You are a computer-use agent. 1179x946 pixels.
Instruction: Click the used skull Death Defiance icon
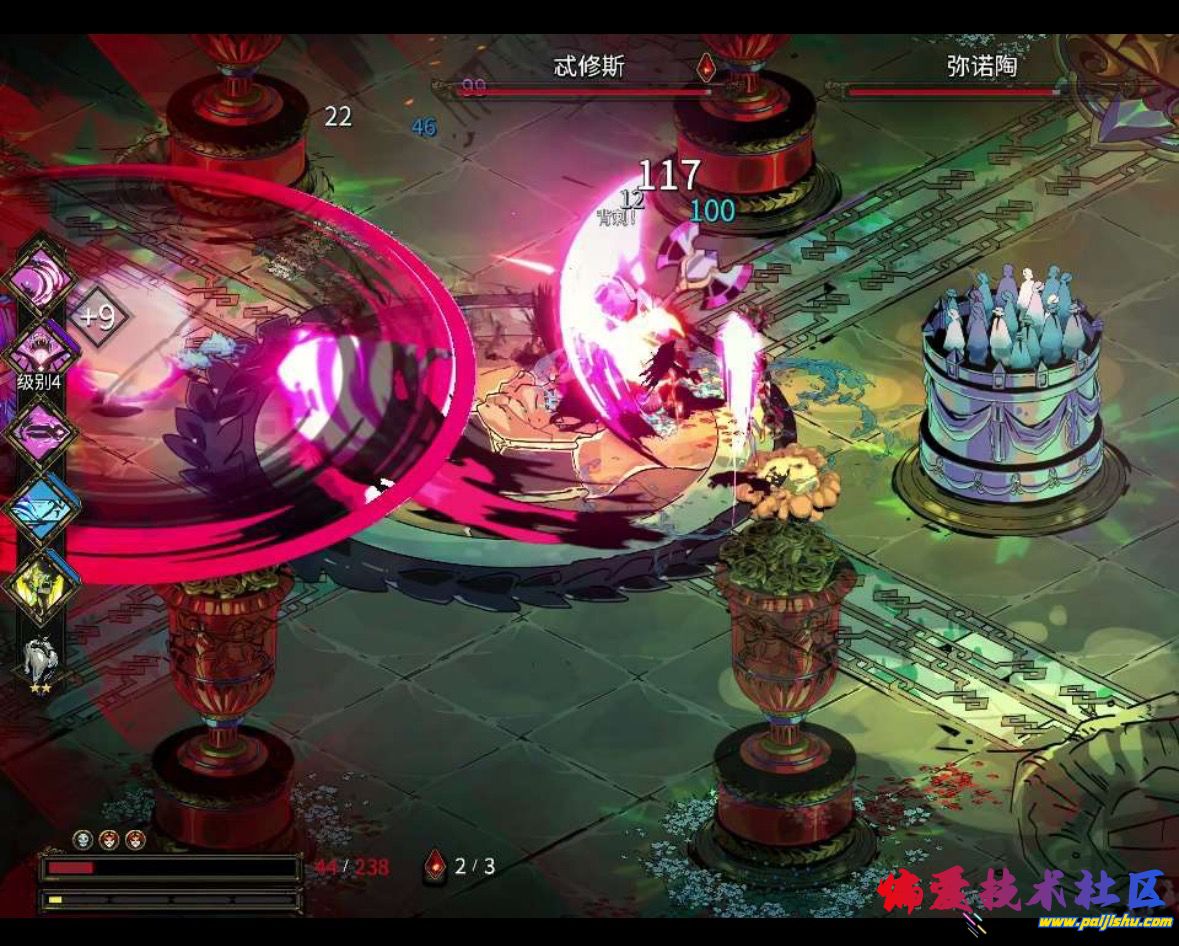(x=83, y=840)
